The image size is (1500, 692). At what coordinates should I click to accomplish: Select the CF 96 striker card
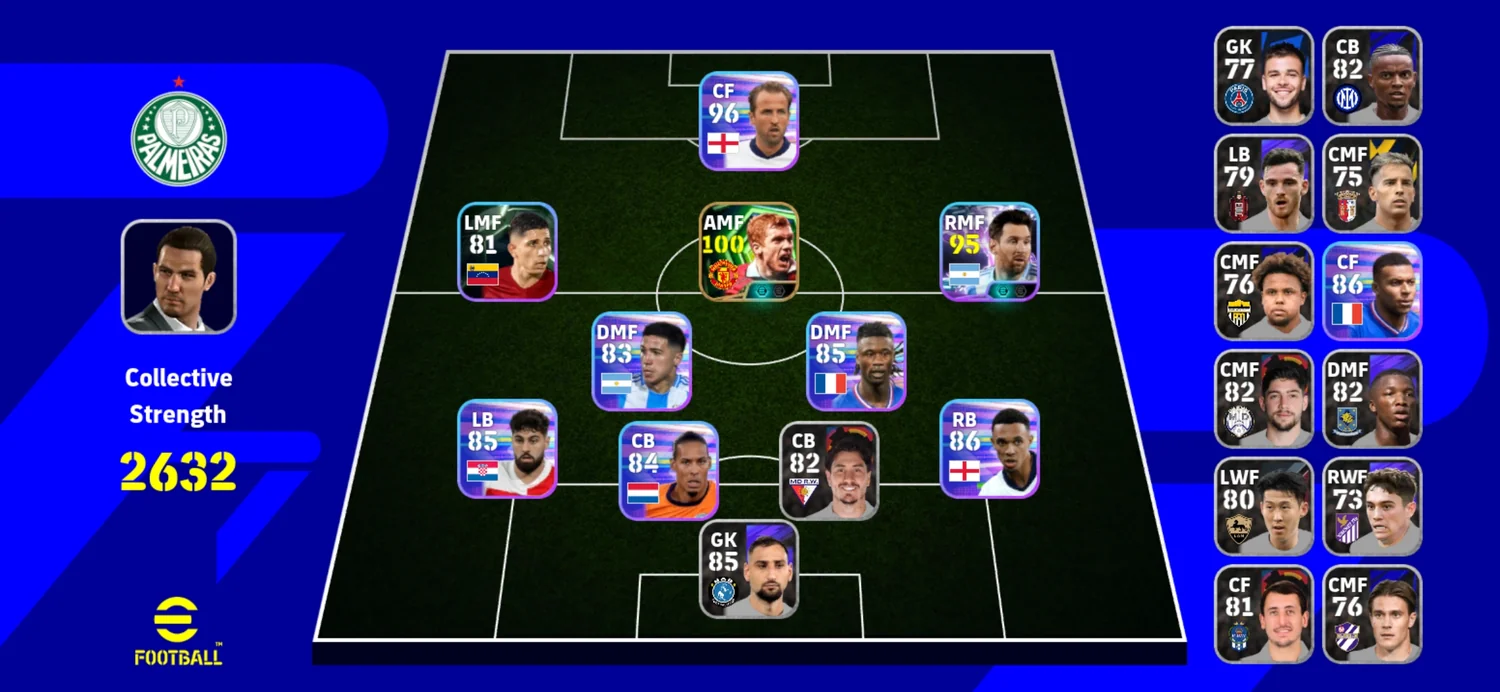point(749,121)
